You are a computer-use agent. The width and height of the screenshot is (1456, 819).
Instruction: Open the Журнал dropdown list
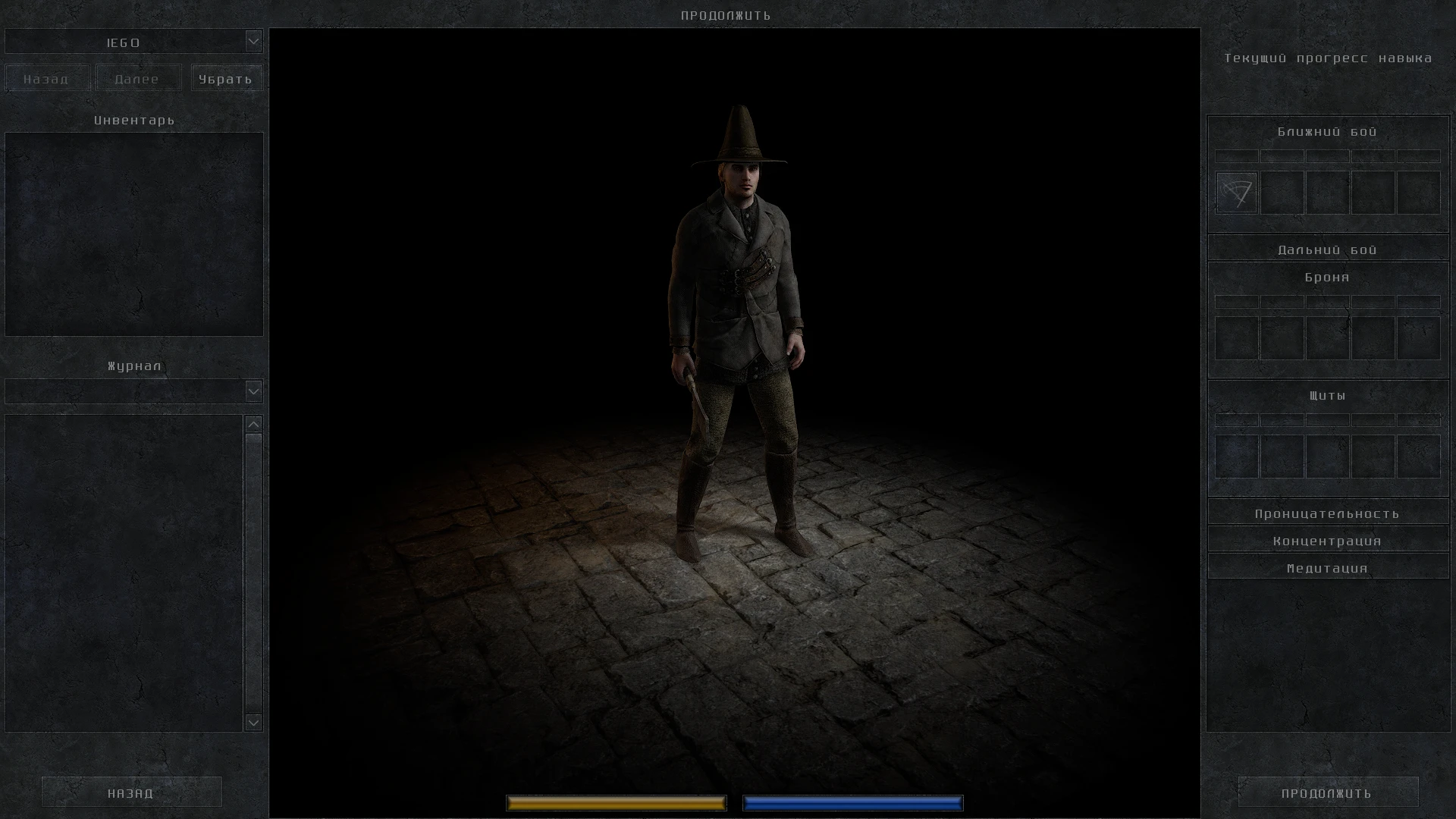coord(253,391)
